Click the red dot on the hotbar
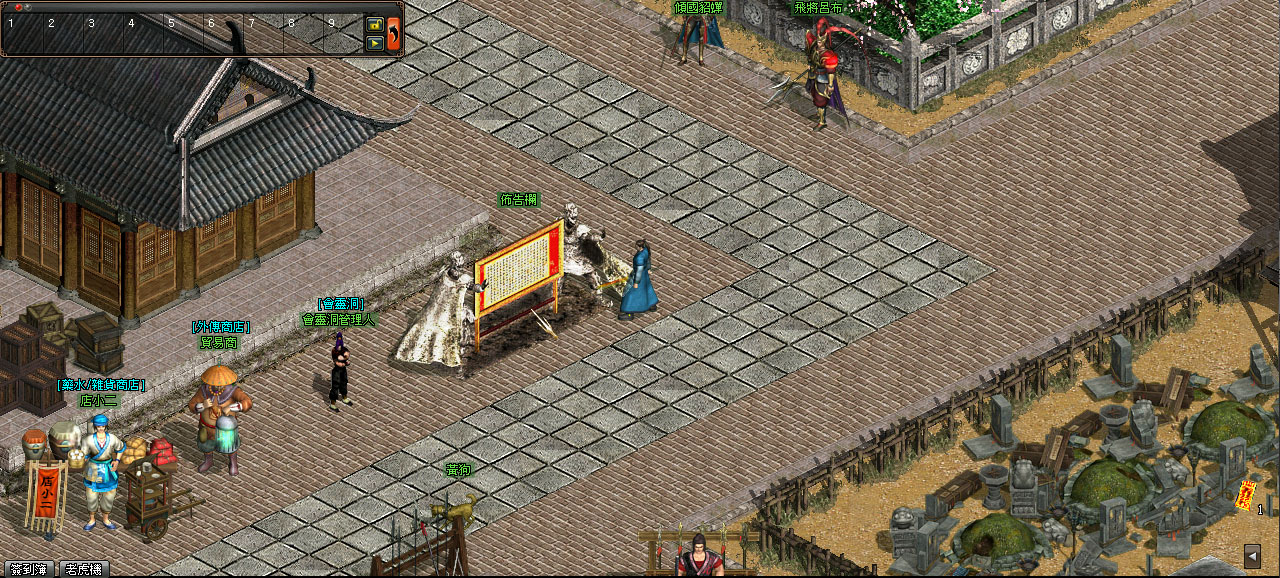1280x578 pixels. point(18,7)
